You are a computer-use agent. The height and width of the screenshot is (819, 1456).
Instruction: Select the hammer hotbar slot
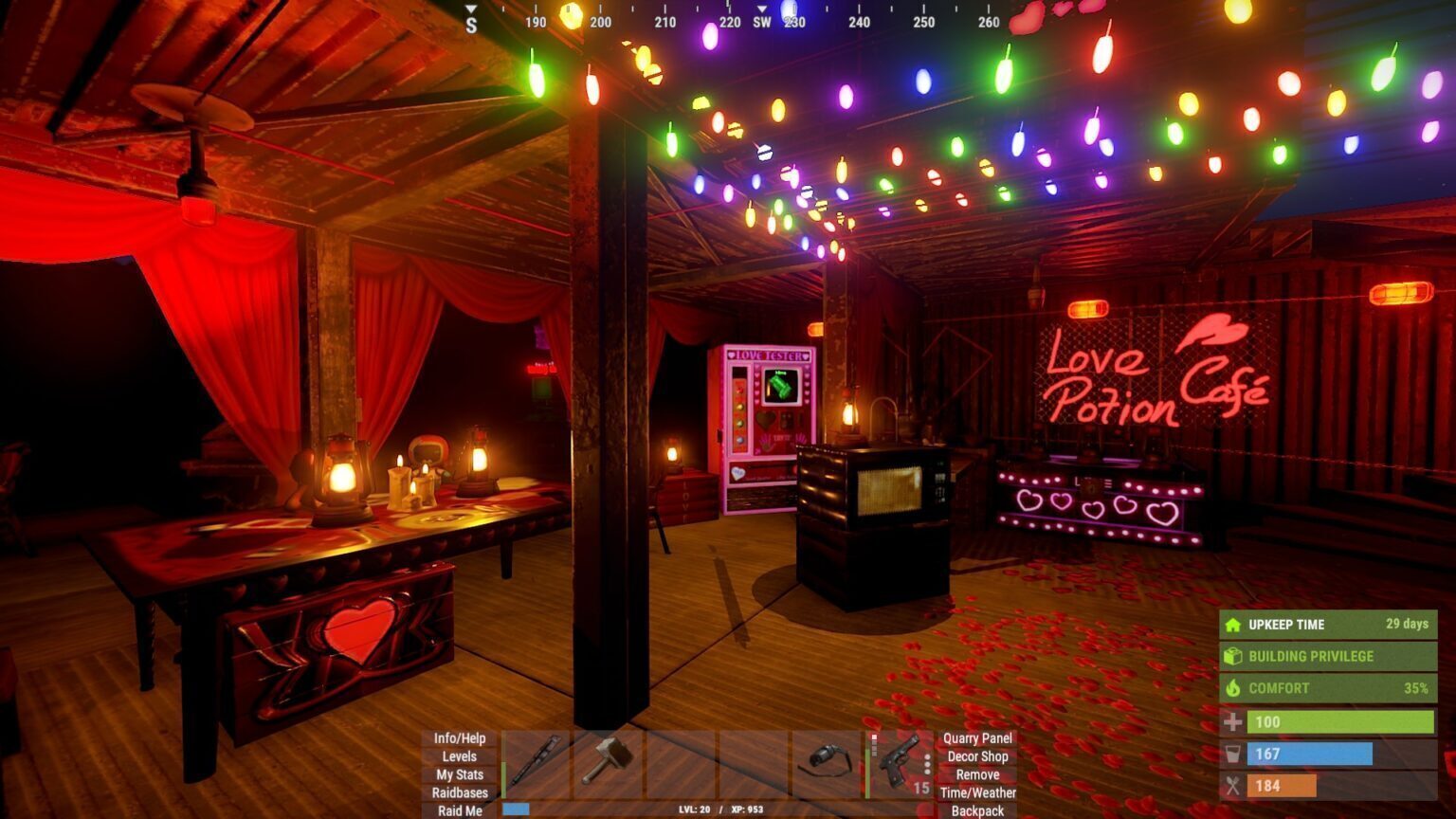pyautogui.click(x=609, y=762)
